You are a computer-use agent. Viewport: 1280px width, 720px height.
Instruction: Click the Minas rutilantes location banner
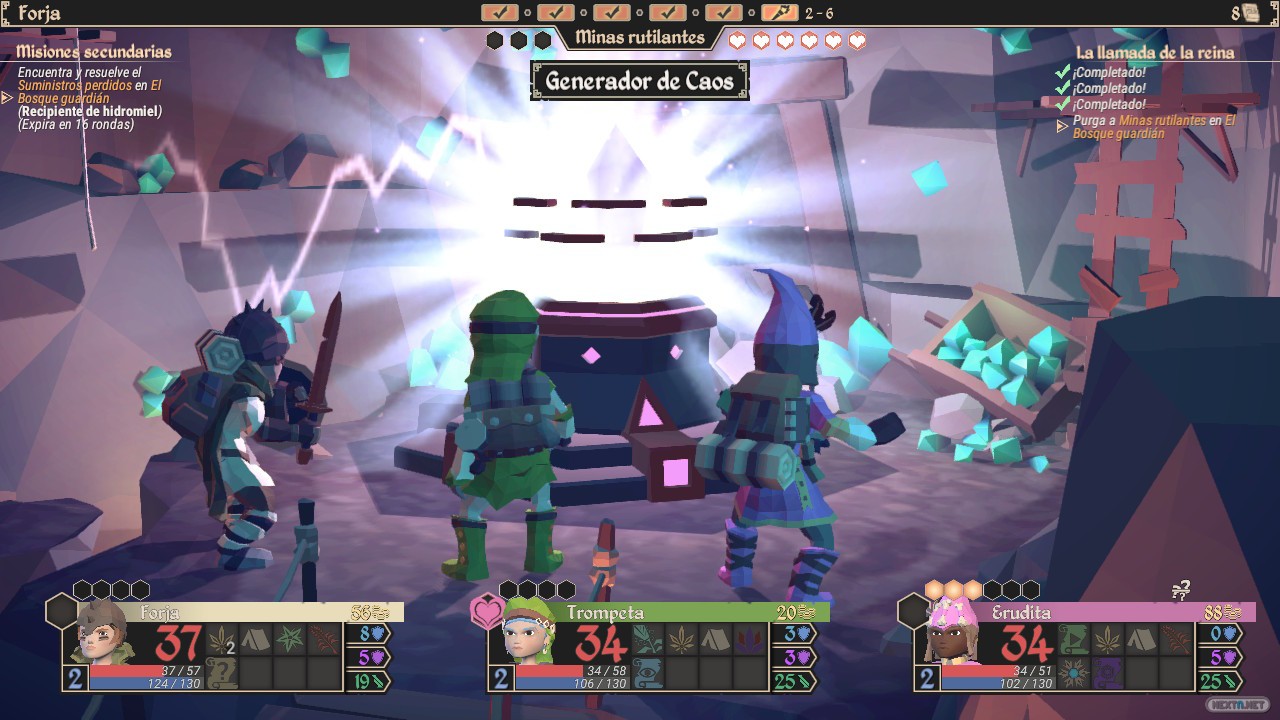pyautogui.click(x=640, y=39)
